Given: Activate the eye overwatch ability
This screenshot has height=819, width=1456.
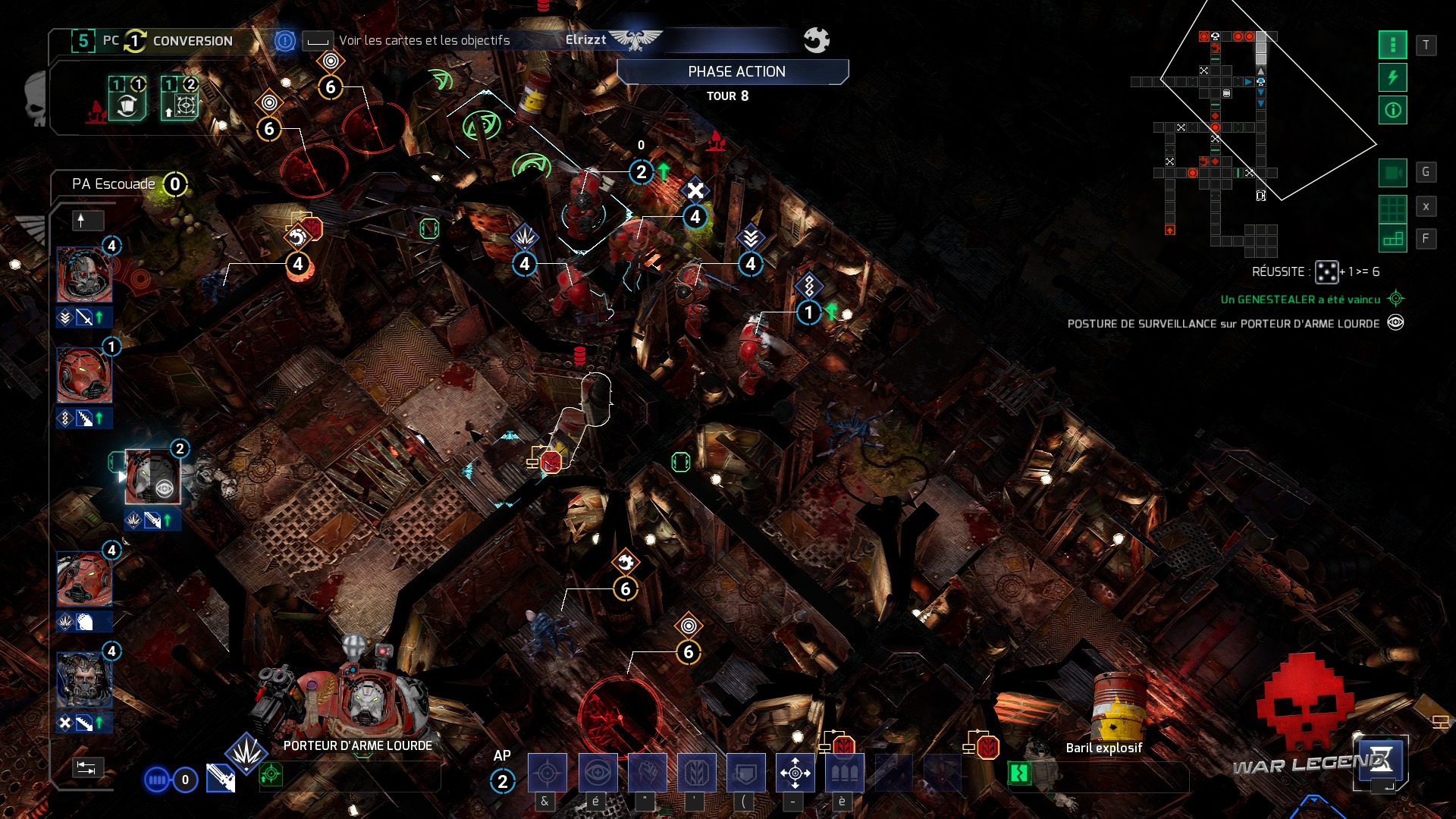Looking at the screenshot, I should (x=598, y=773).
